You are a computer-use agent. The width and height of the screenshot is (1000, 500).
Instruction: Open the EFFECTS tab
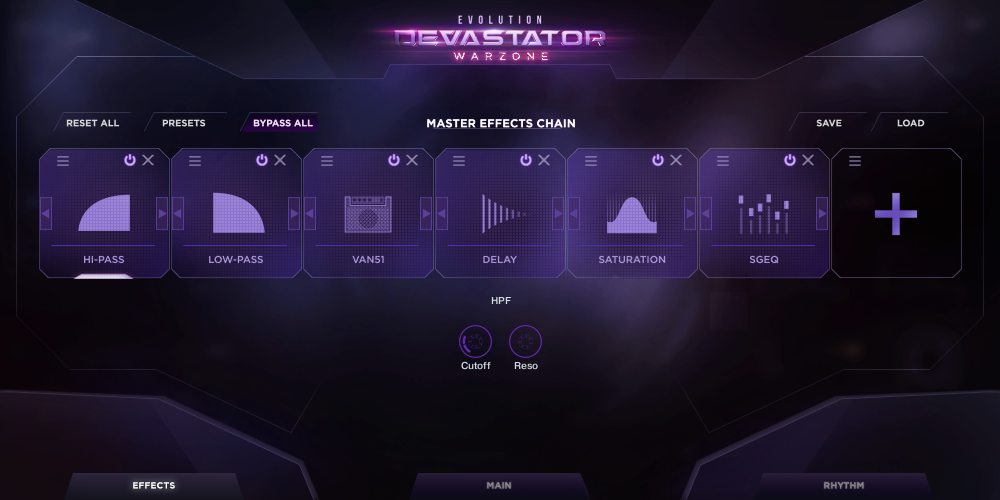coord(154,486)
